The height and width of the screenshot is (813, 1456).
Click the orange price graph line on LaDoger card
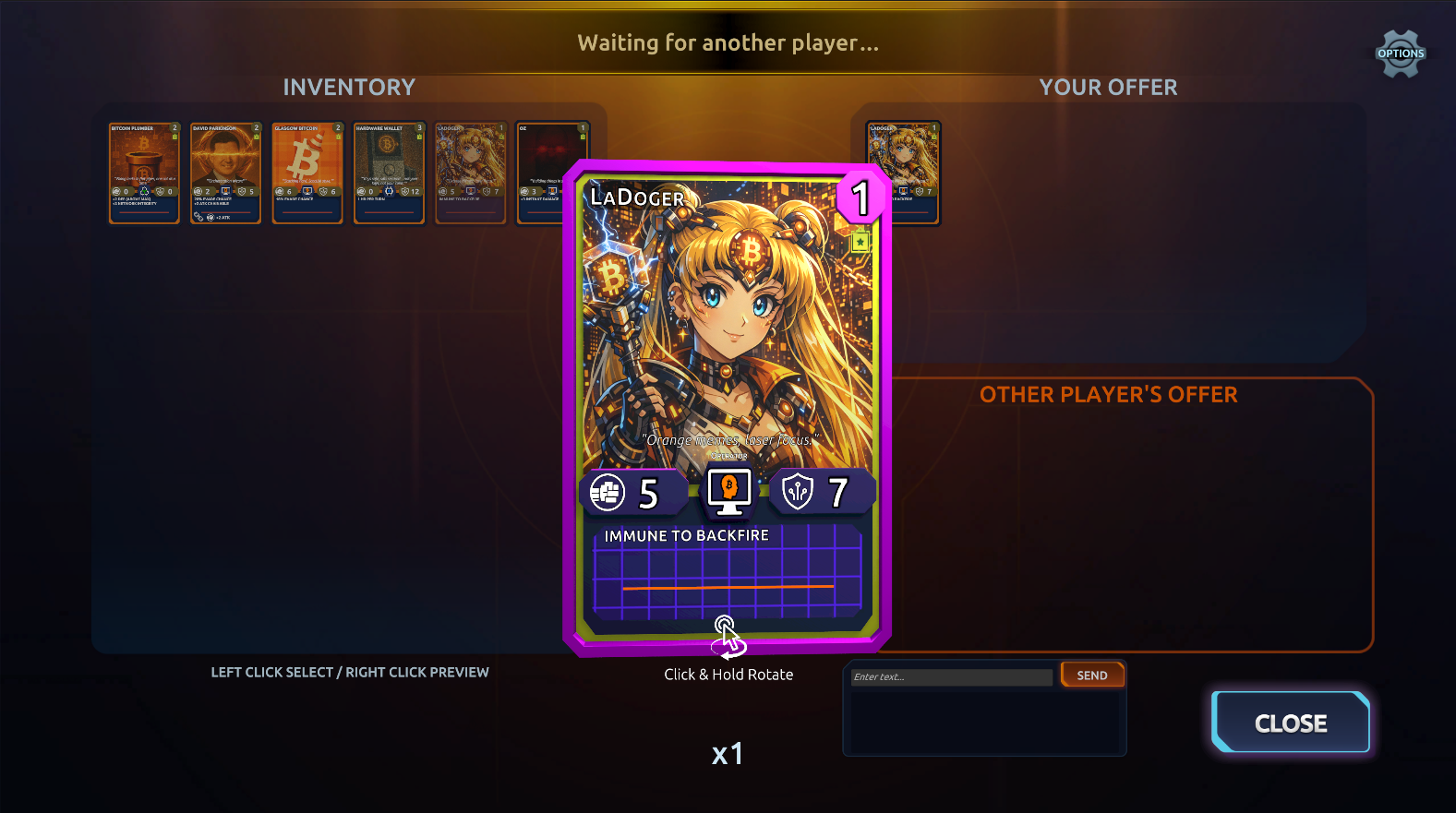pyautogui.click(x=728, y=588)
